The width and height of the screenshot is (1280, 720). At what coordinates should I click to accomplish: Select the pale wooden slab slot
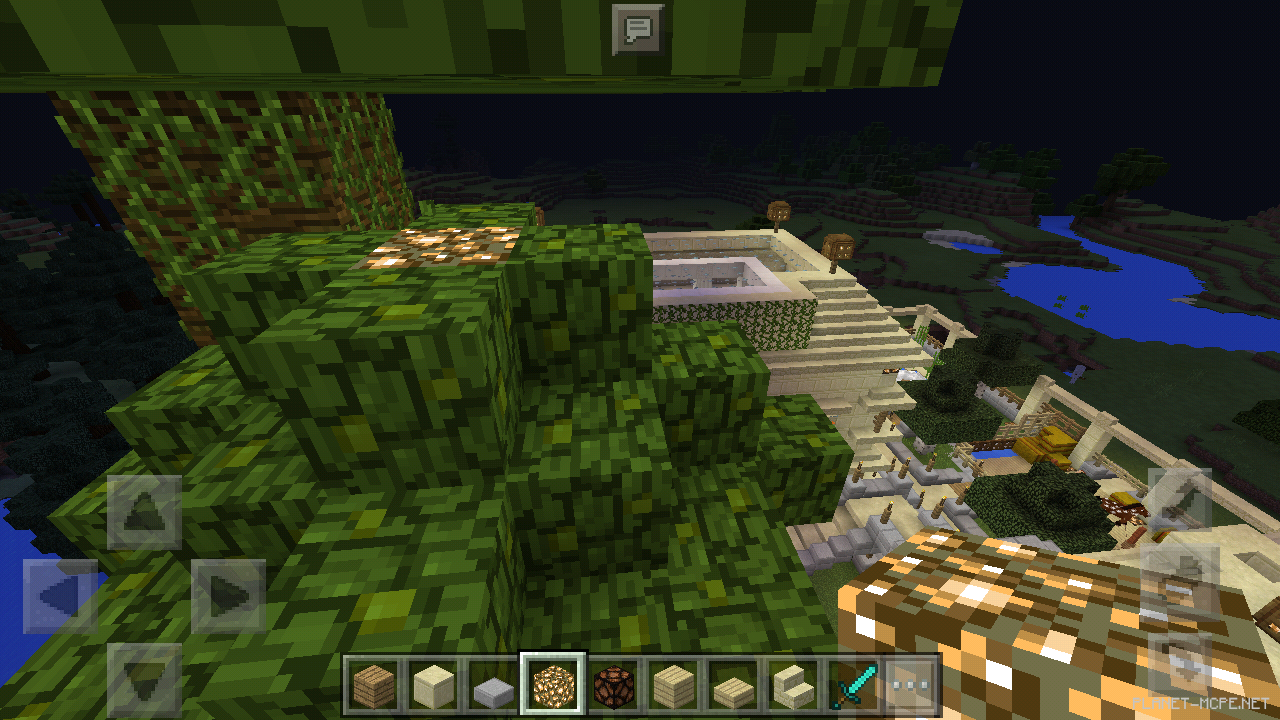729,686
